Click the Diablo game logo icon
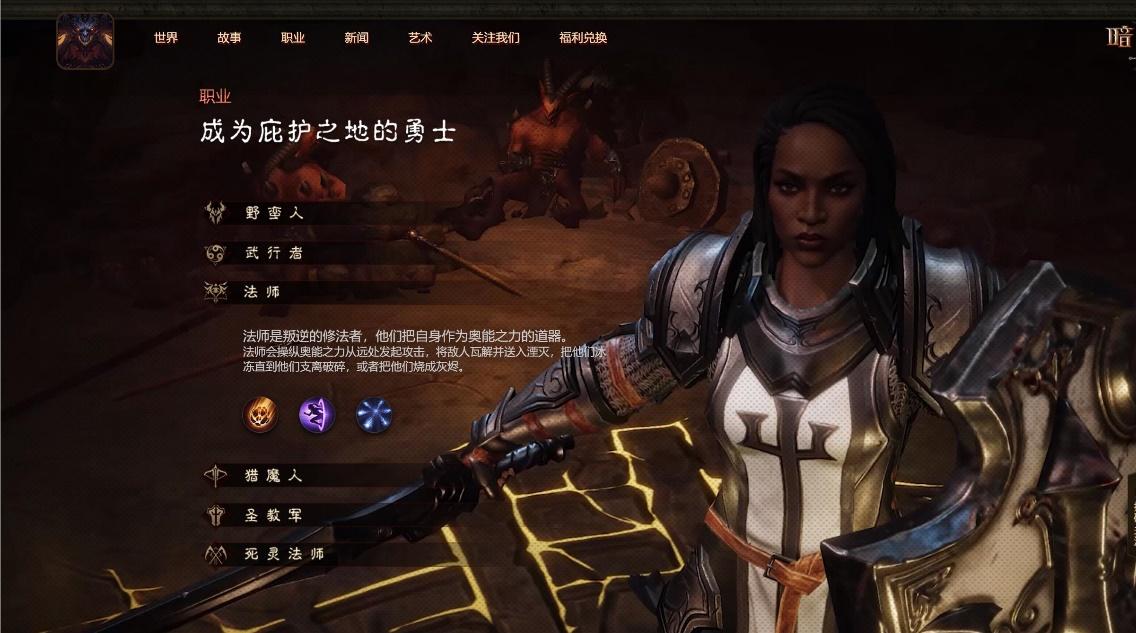This screenshot has width=1136, height=633. tap(85, 41)
